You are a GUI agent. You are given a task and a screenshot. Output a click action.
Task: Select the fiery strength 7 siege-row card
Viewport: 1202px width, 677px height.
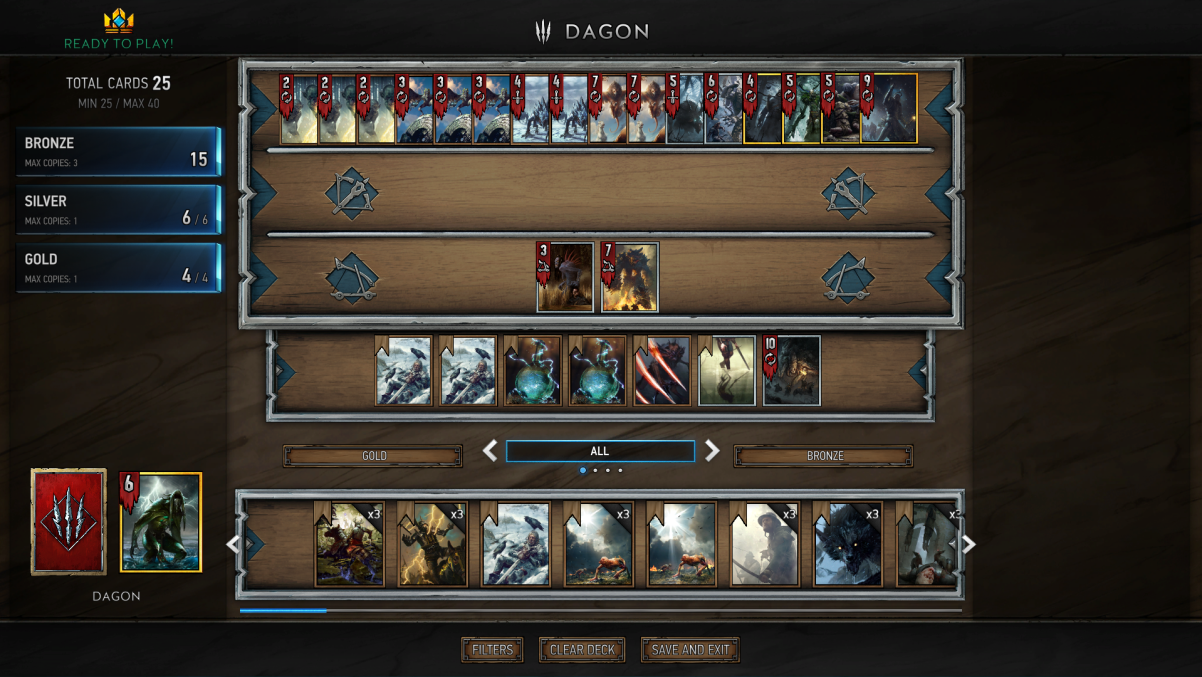[630, 277]
